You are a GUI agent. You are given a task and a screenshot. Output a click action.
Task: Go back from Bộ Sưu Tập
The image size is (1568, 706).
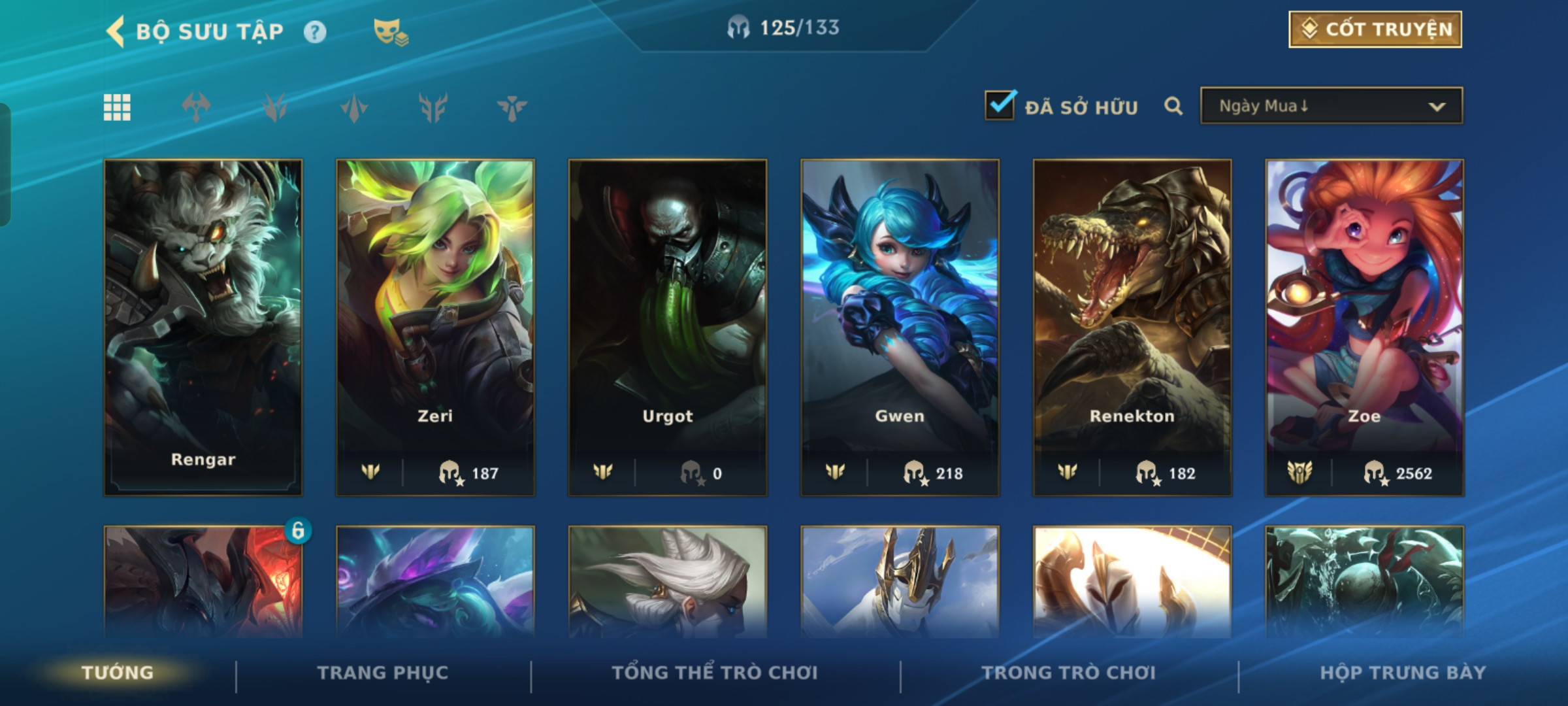116,31
